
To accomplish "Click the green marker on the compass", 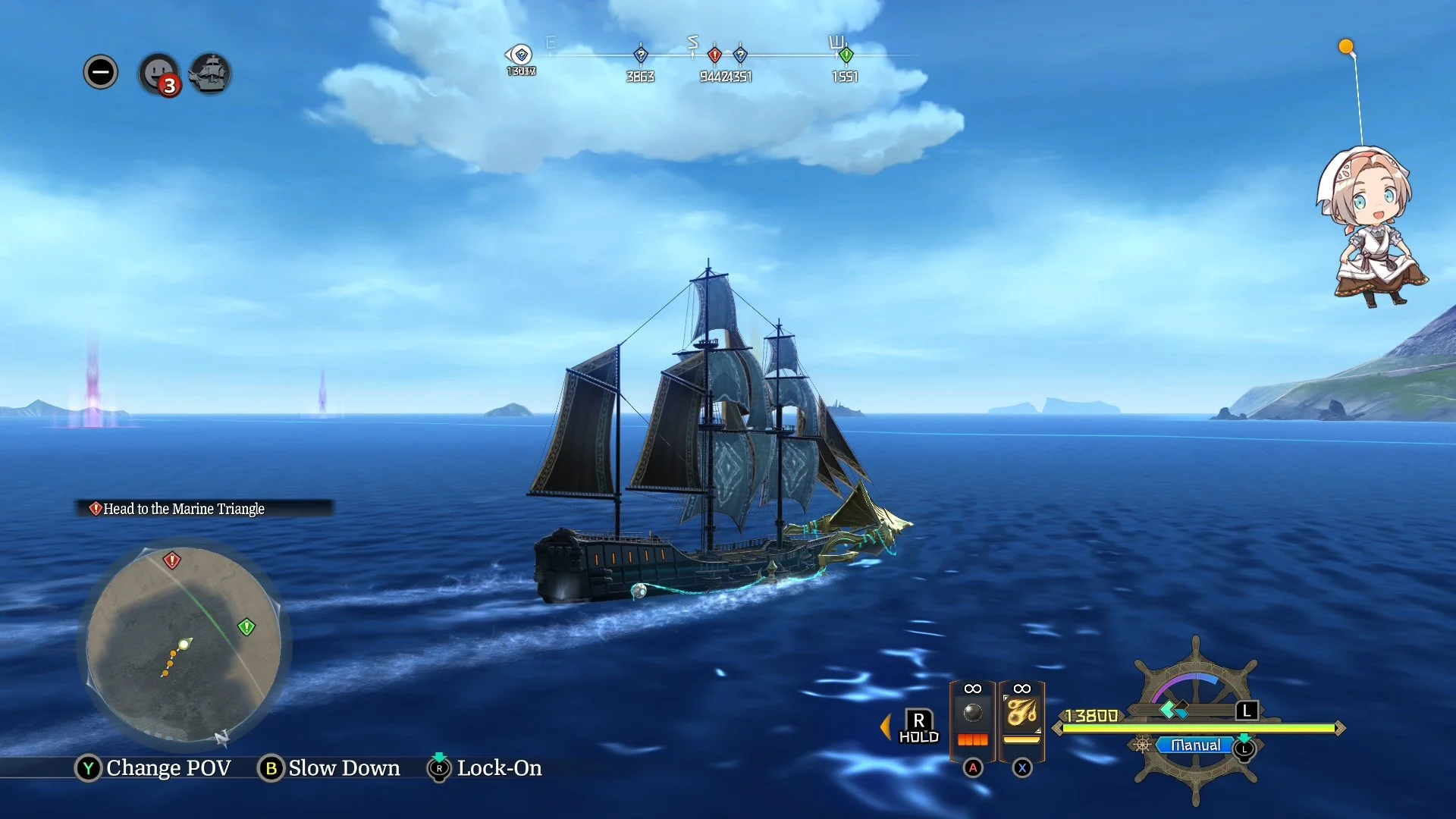I will 846,55.
